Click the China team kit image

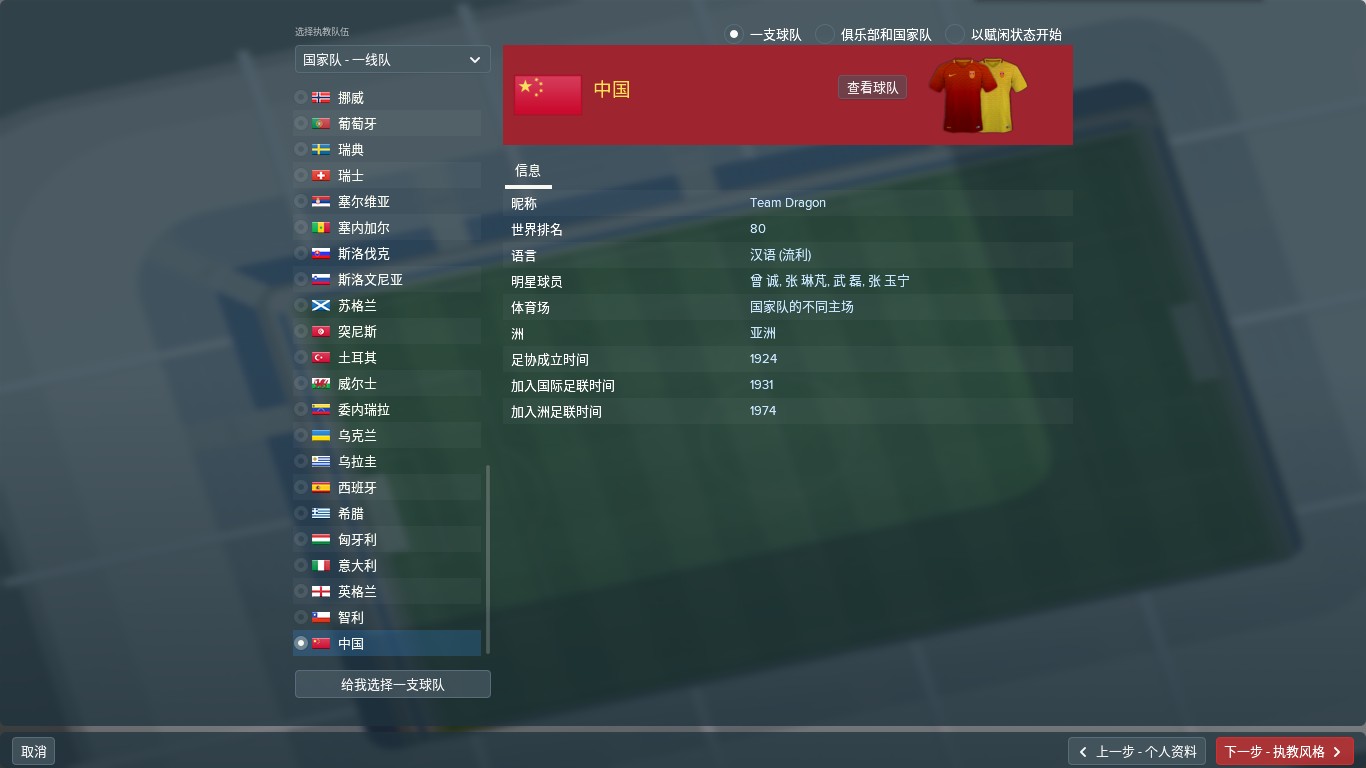(x=976, y=94)
